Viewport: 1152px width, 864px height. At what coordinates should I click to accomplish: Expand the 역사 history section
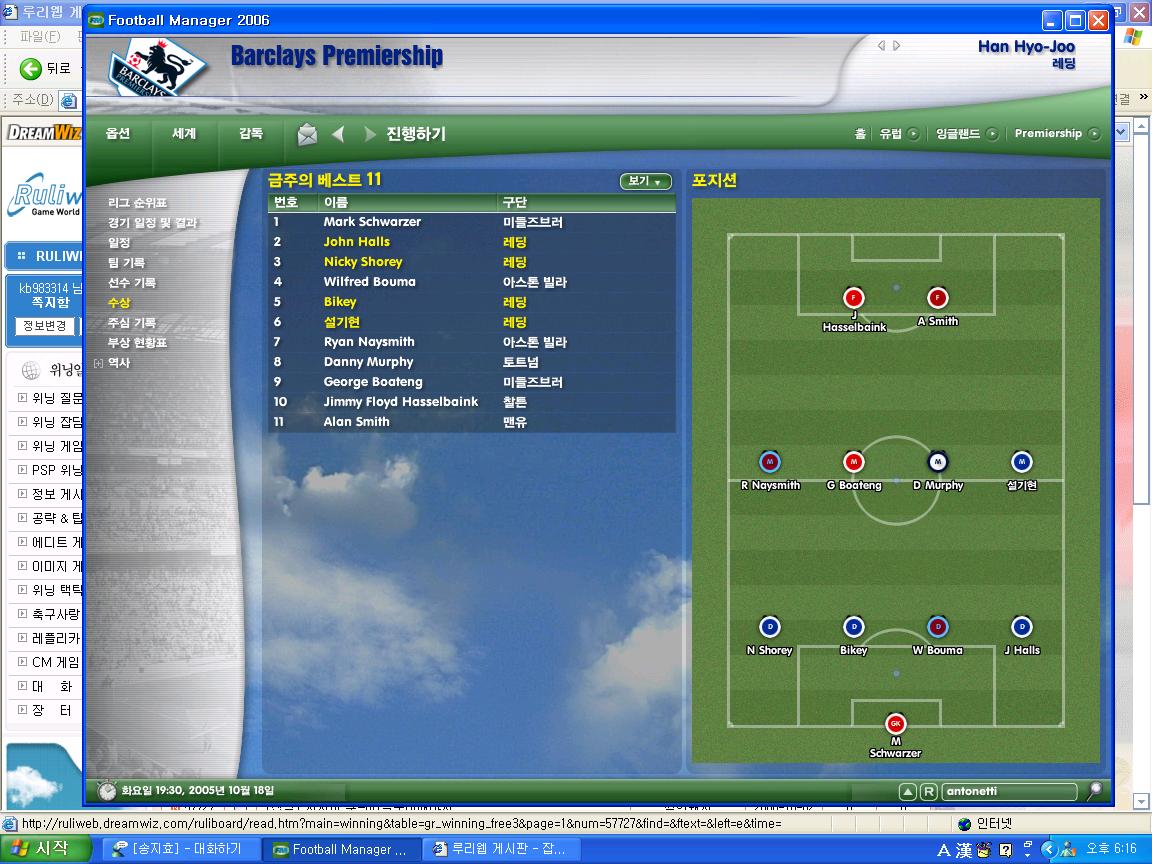pyautogui.click(x=98, y=363)
